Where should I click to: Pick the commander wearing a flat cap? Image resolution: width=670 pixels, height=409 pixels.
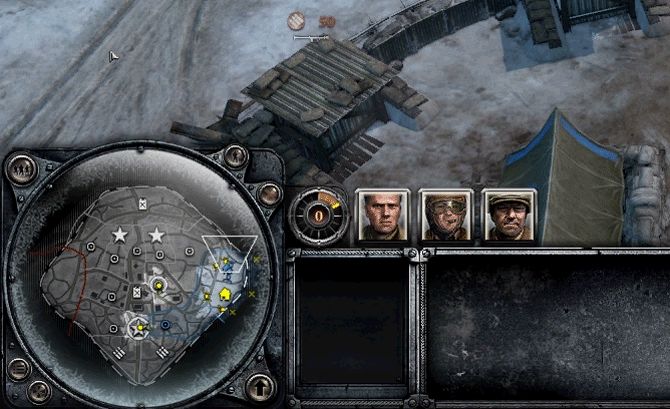click(508, 216)
